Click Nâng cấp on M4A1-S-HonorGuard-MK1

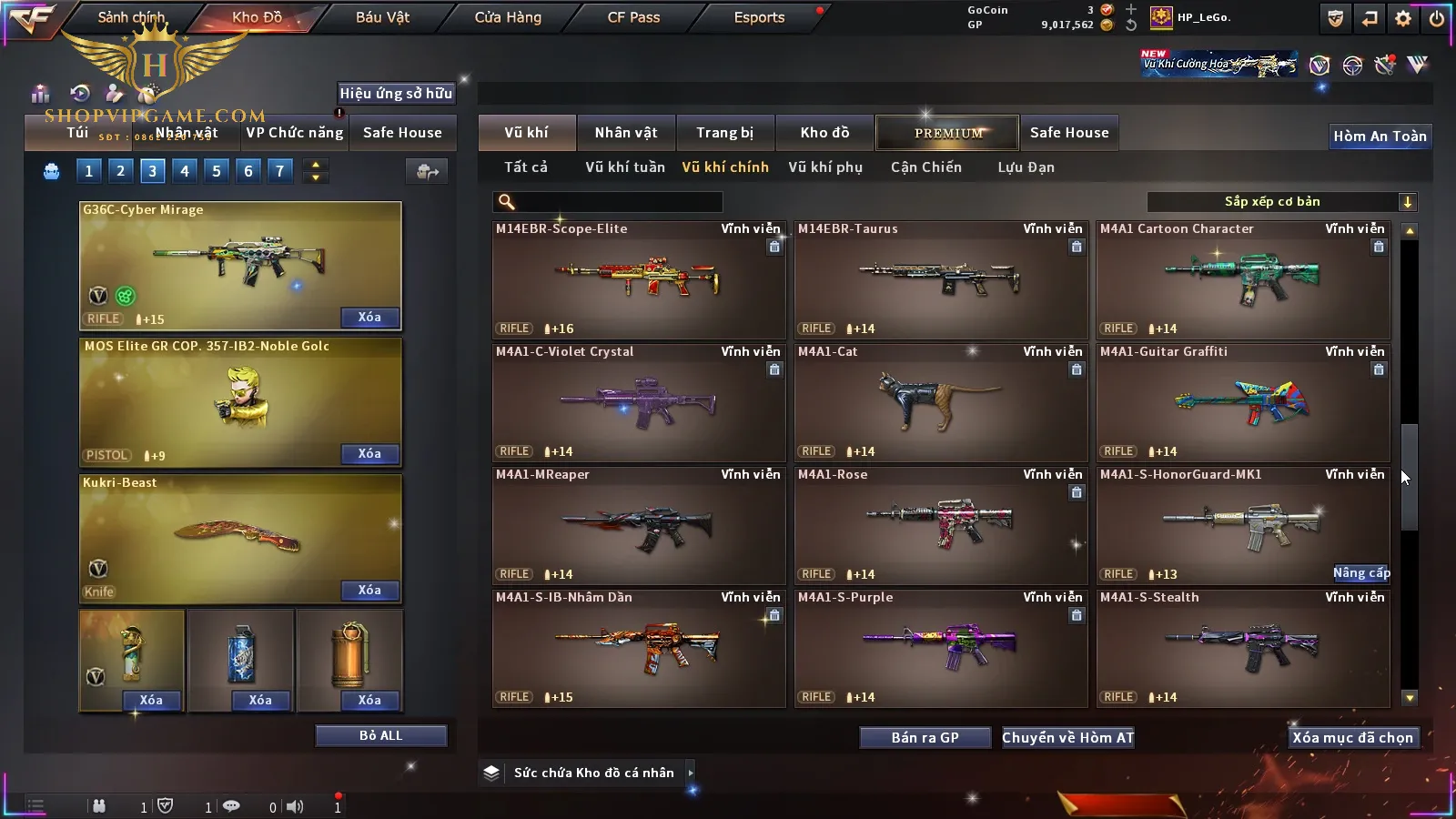(1361, 572)
